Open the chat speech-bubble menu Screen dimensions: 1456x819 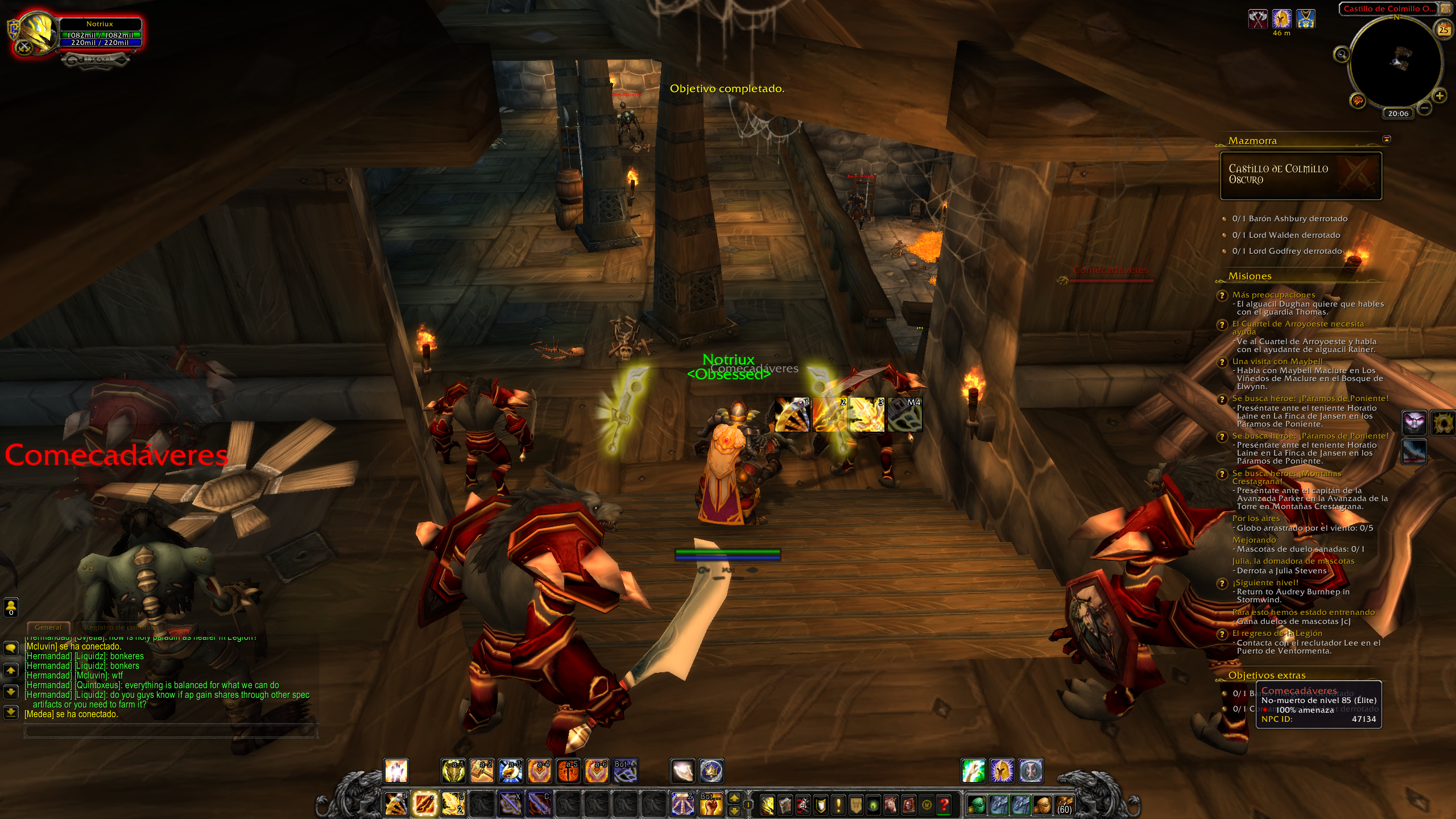[x=11, y=648]
